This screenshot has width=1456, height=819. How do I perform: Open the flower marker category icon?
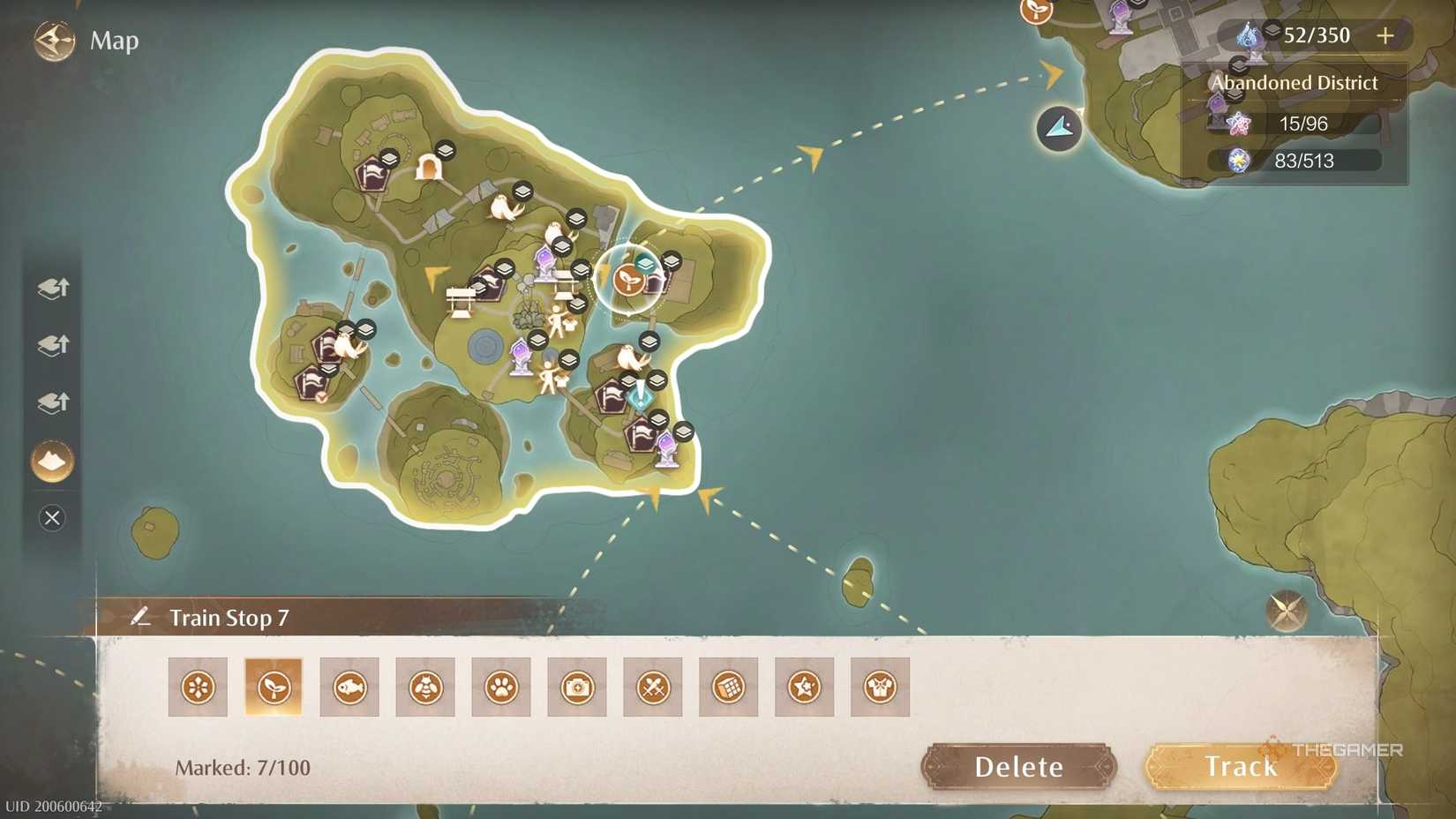199,687
